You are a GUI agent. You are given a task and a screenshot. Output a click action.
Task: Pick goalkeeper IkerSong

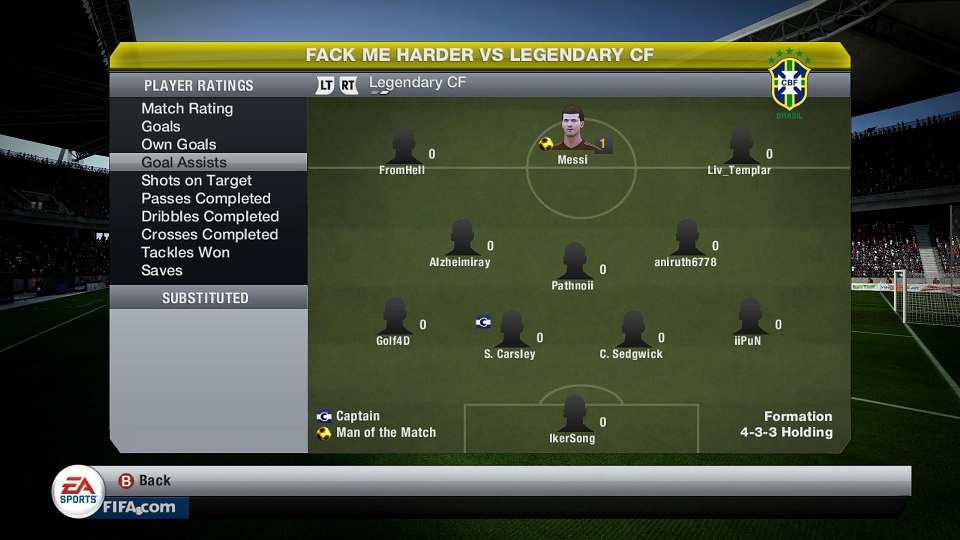point(573,416)
